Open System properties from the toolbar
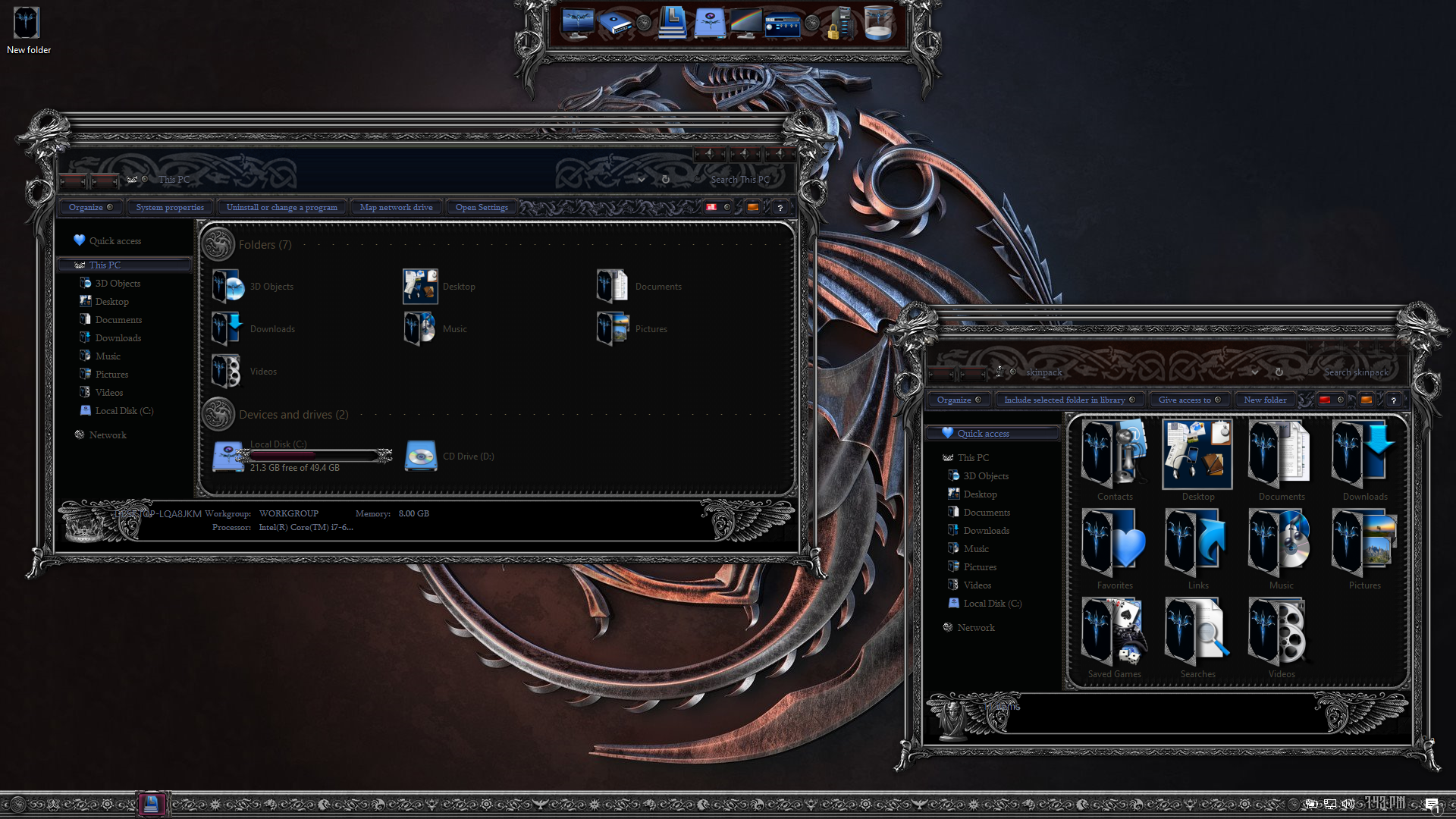The height and width of the screenshot is (819, 1456). (170, 208)
